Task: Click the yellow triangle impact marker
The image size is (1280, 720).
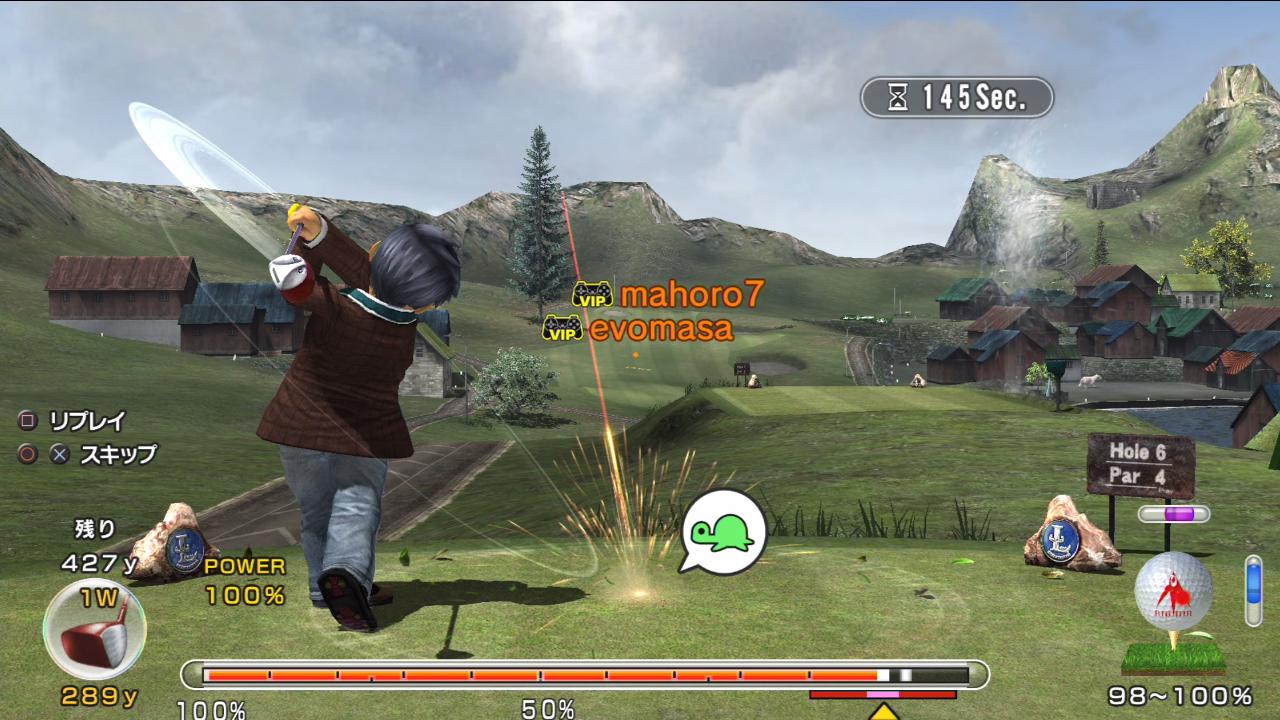Action: [883, 711]
